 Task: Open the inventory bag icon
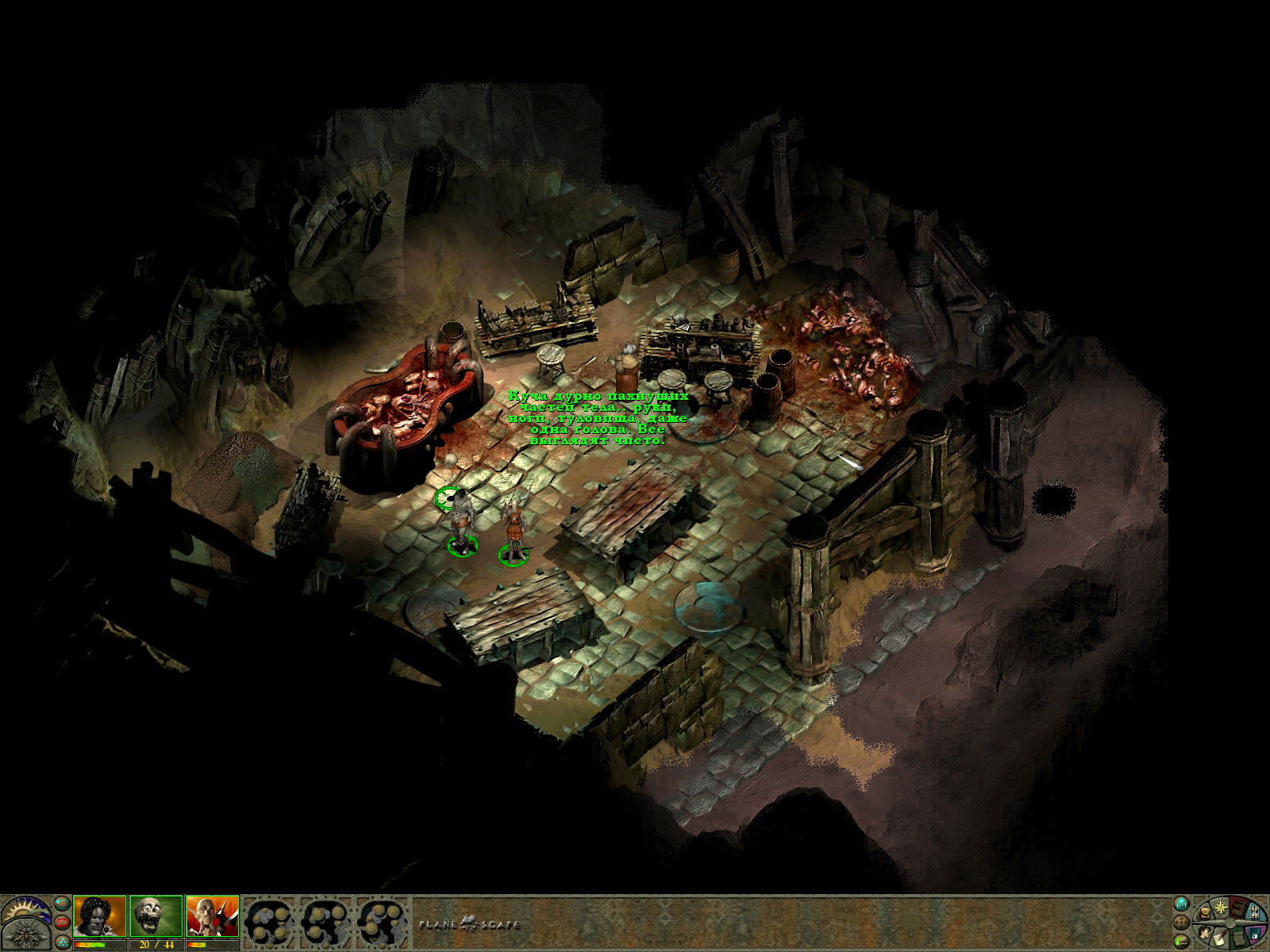1204,913
